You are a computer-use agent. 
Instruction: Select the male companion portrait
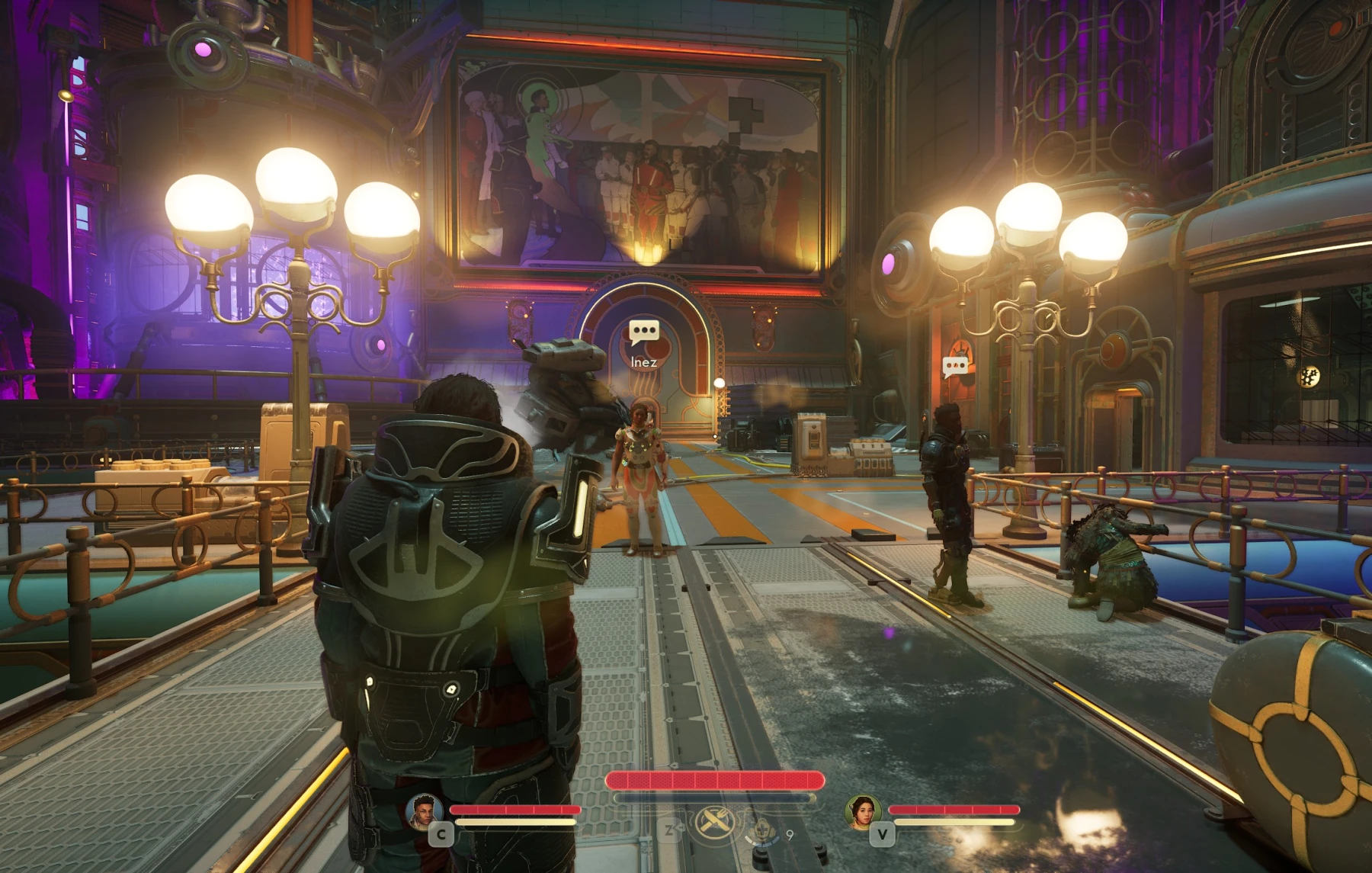tap(424, 810)
